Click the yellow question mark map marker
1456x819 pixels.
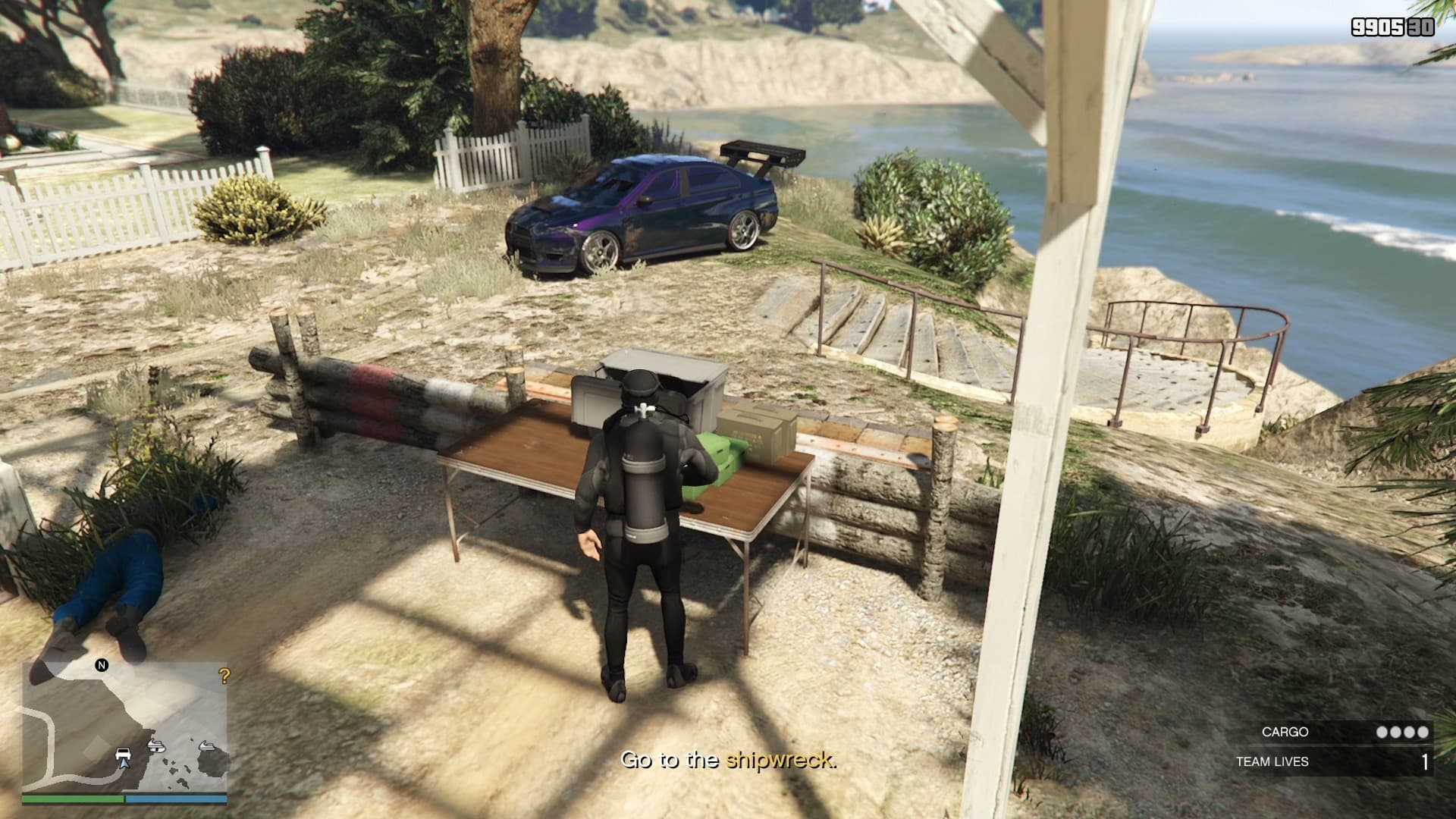tap(224, 676)
